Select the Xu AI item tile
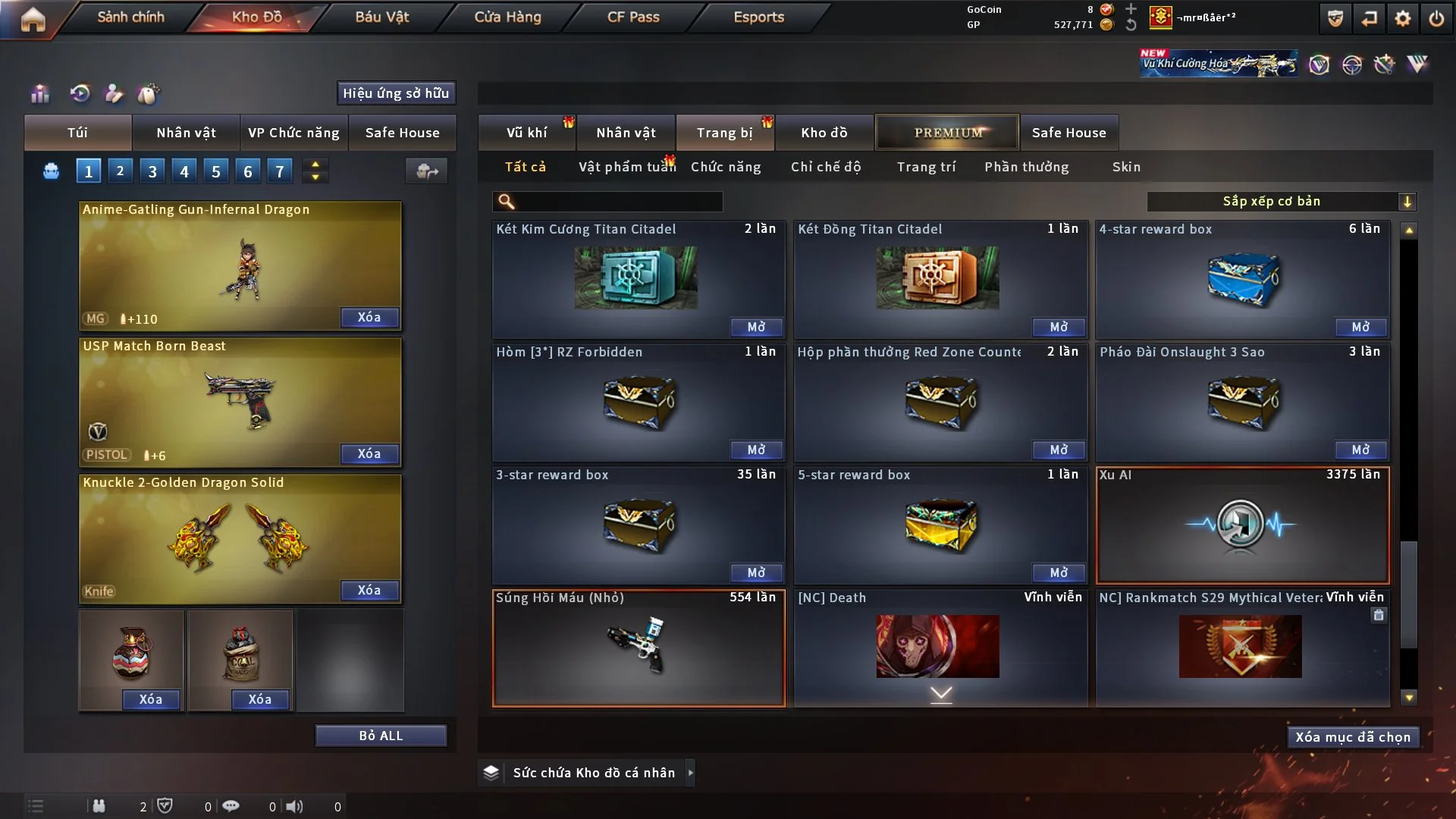Image resolution: width=1456 pixels, height=819 pixels. tap(1242, 526)
